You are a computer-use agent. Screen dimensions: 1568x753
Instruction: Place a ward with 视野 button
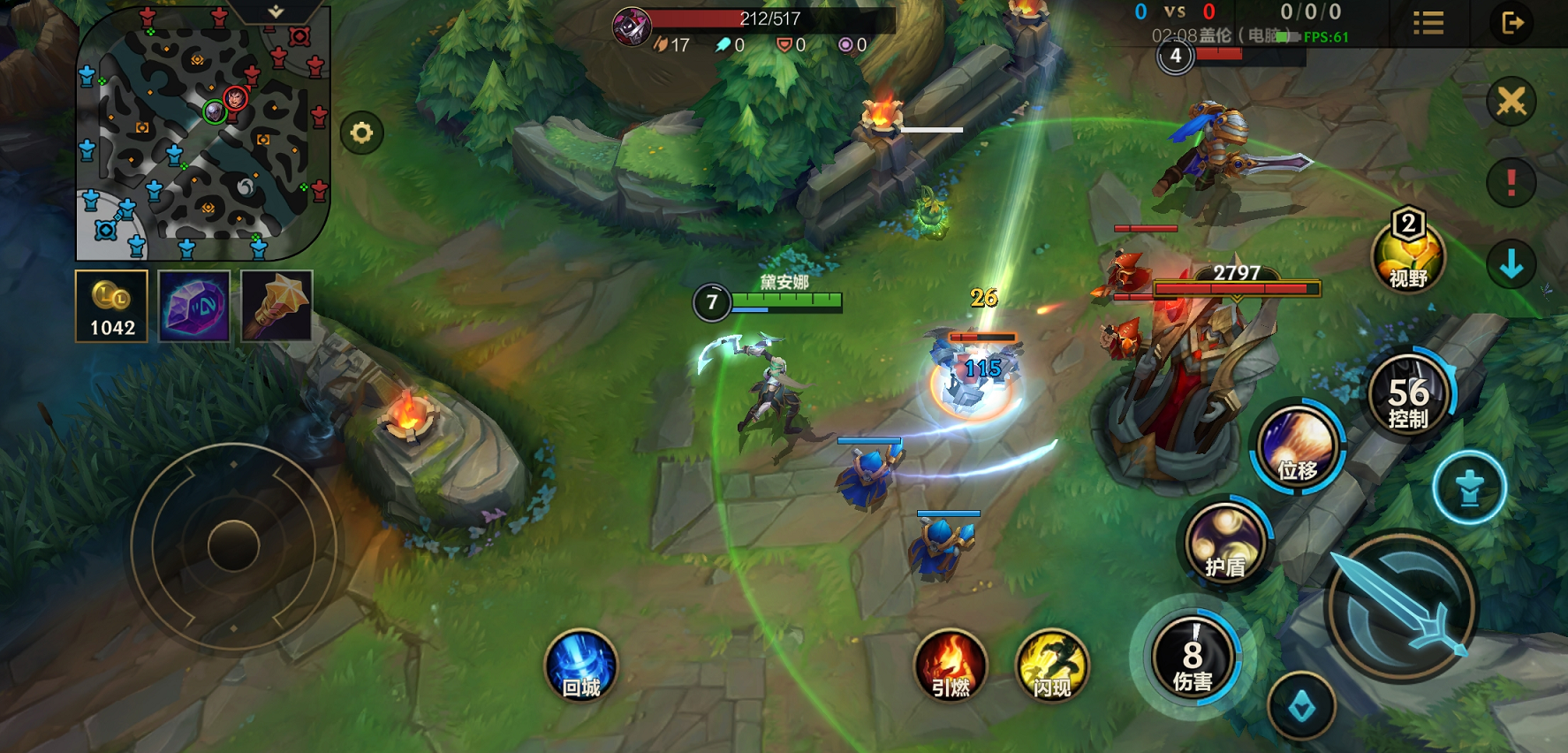1408,256
